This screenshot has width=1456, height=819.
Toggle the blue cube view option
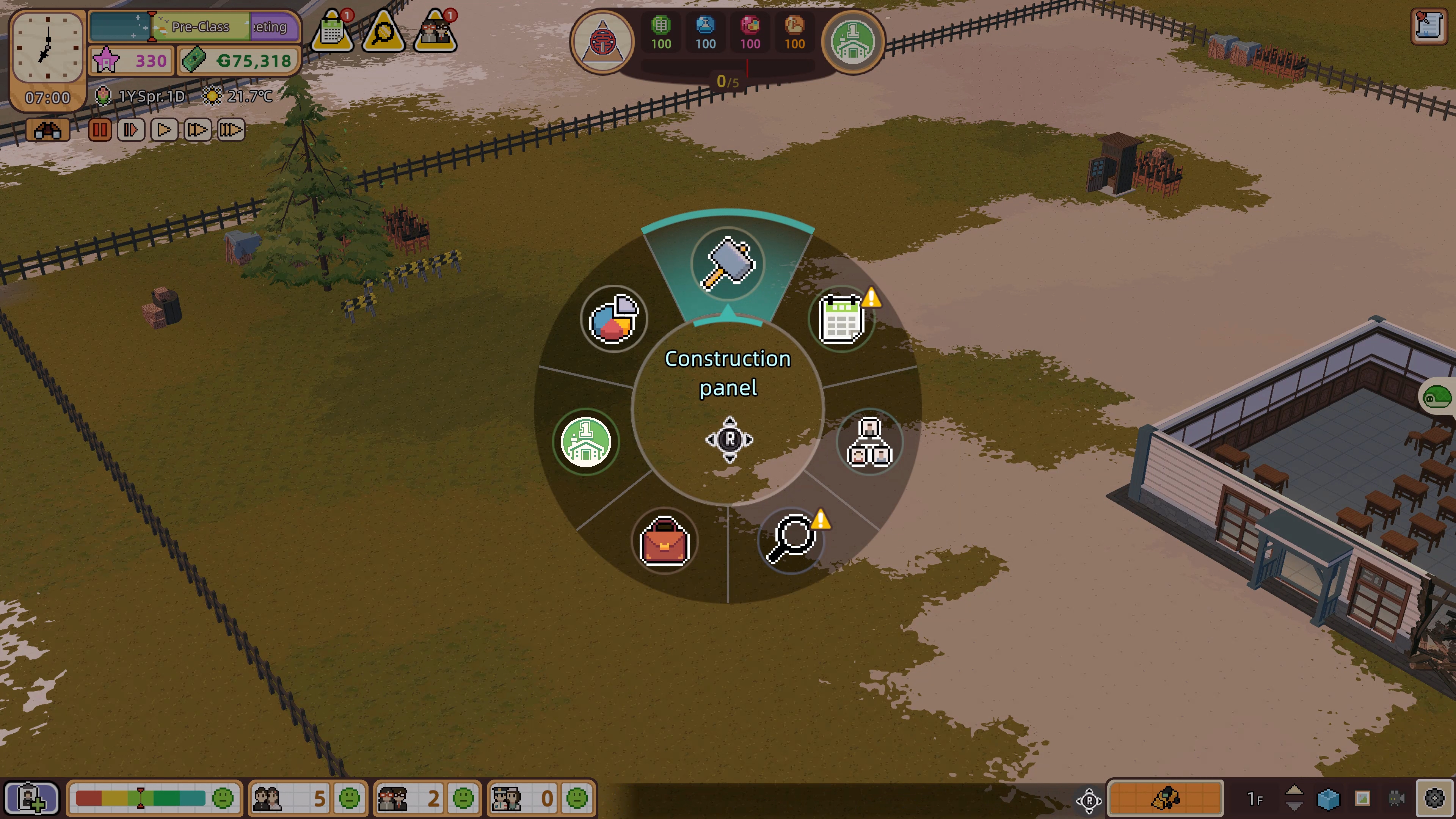[x=1328, y=798]
